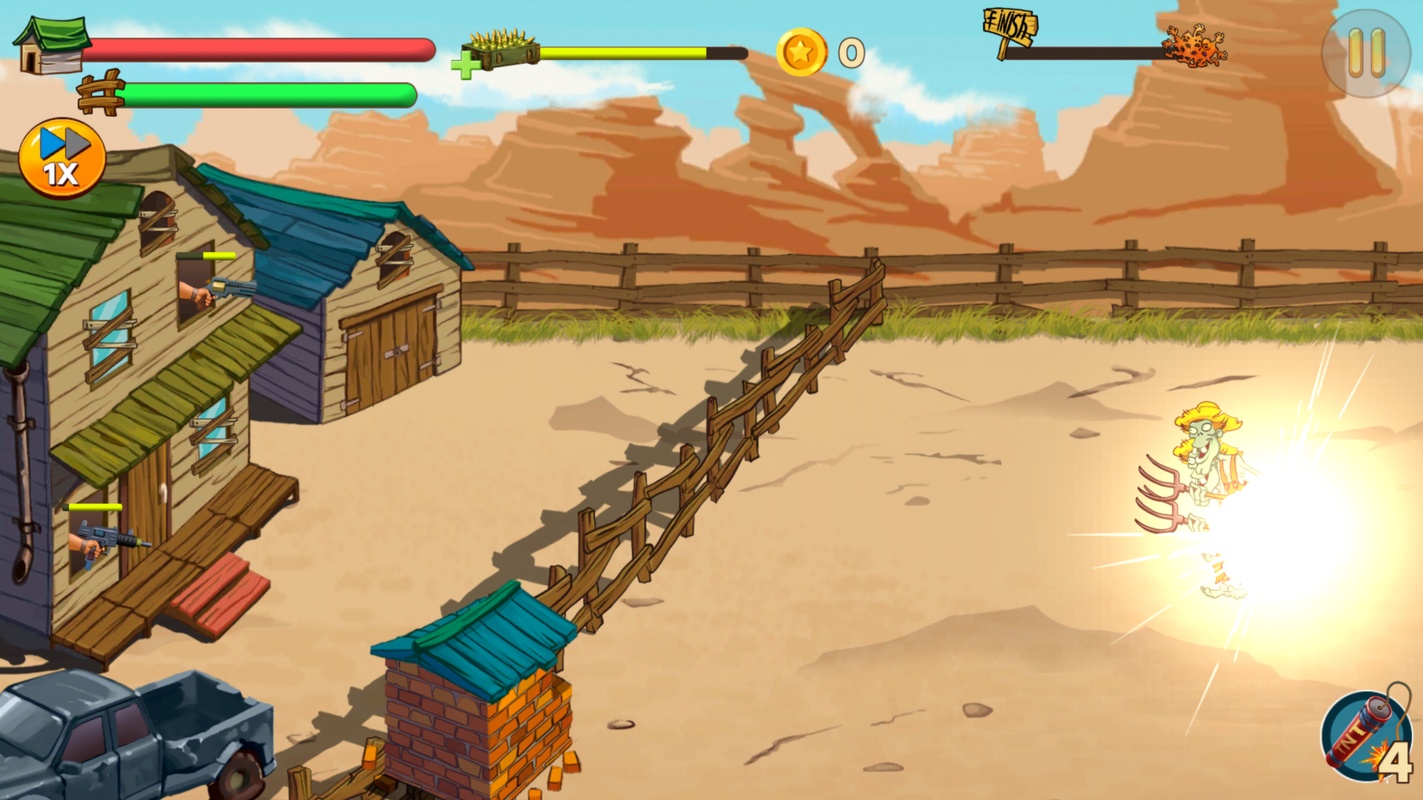Toggle the 1X game speed button
This screenshot has height=800, width=1423.
(x=62, y=158)
